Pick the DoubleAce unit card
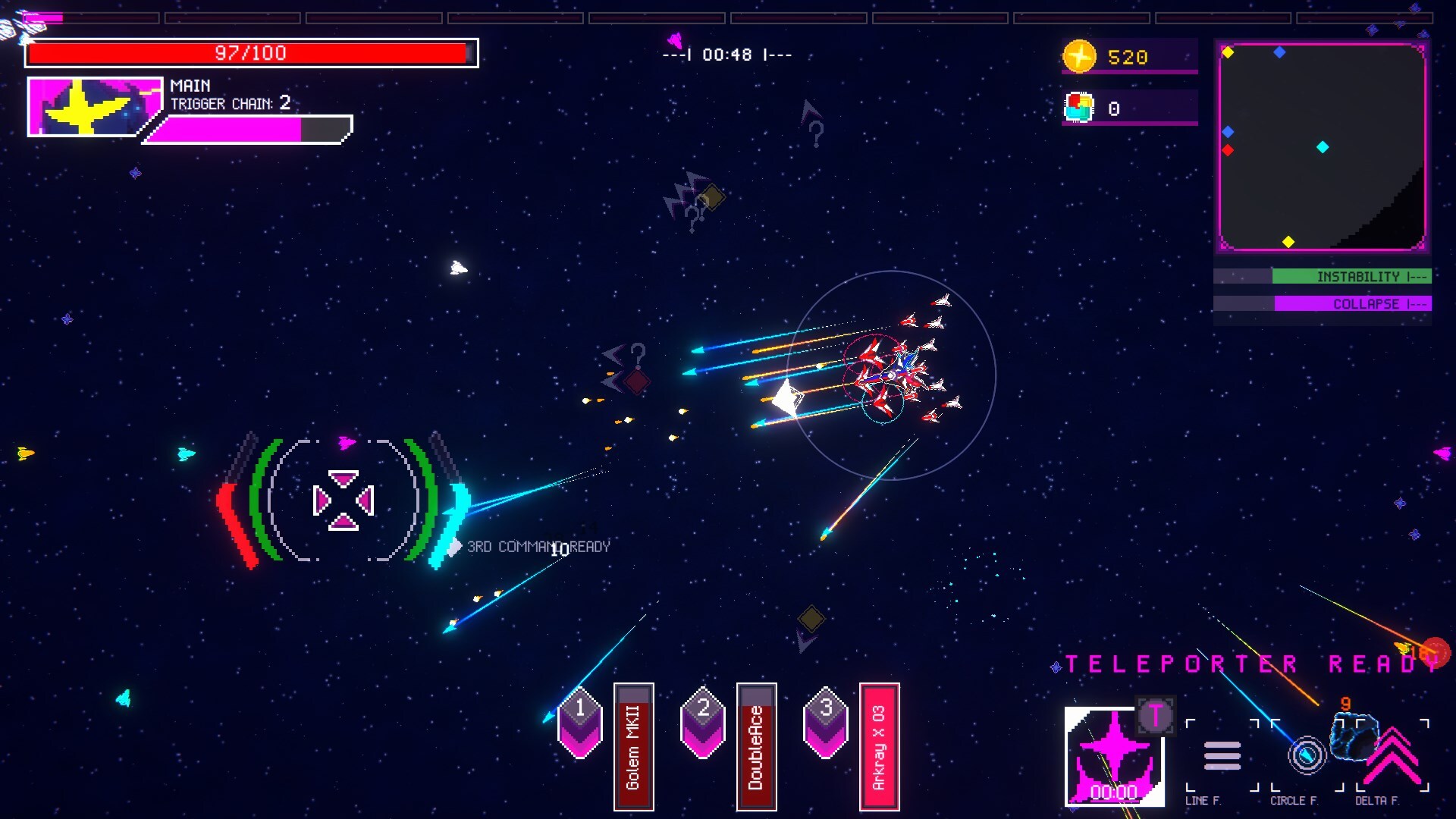 (x=756, y=747)
